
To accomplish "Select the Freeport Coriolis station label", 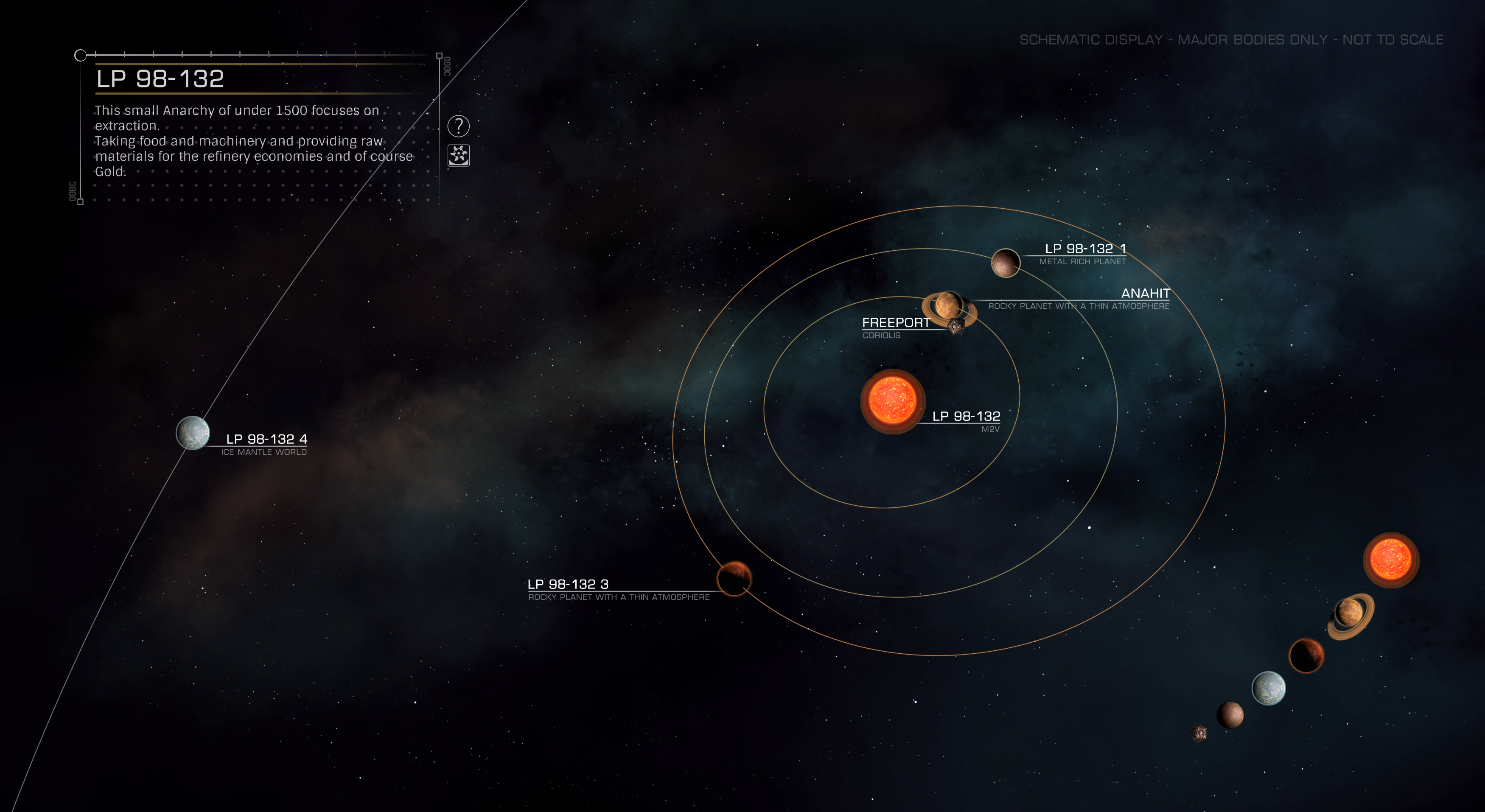I will (x=895, y=323).
